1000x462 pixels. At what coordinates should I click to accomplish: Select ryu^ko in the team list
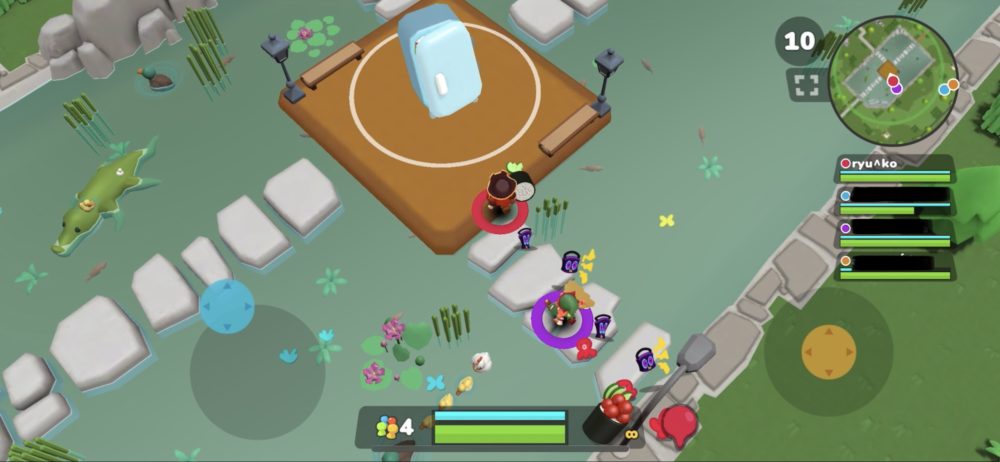(x=894, y=168)
